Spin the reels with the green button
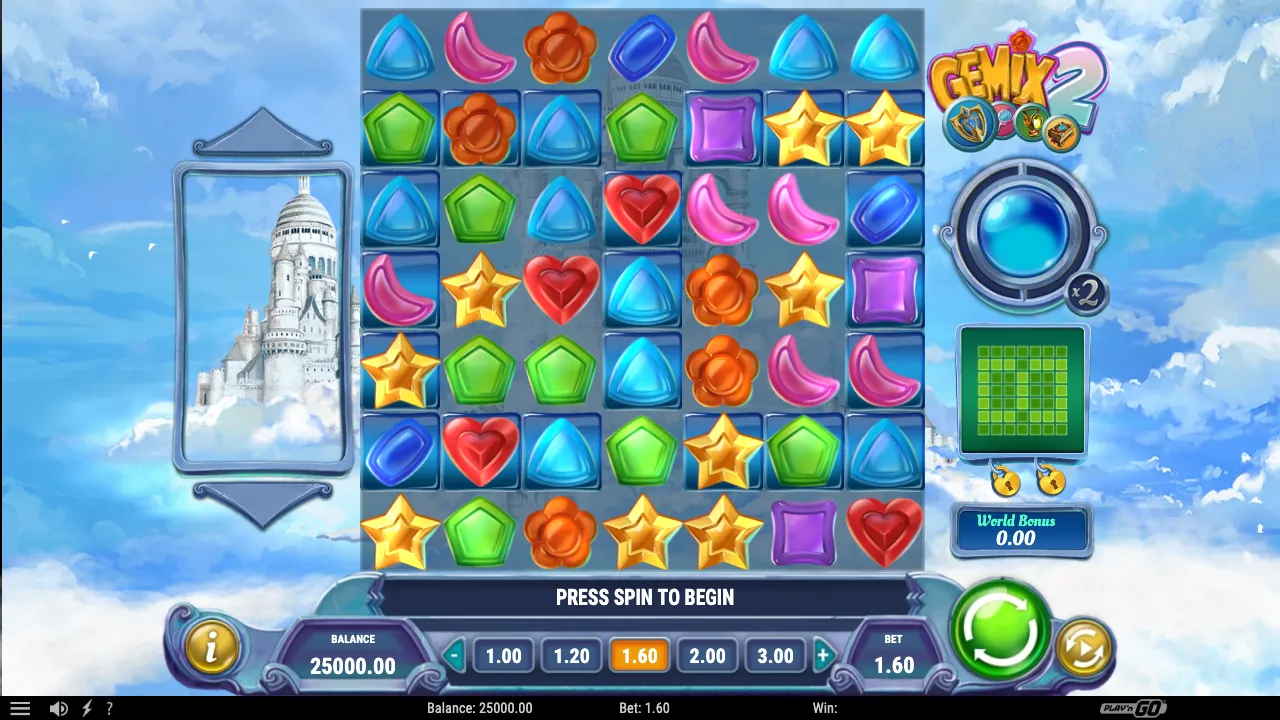This screenshot has width=1280, height=720. pos(1000,629)
